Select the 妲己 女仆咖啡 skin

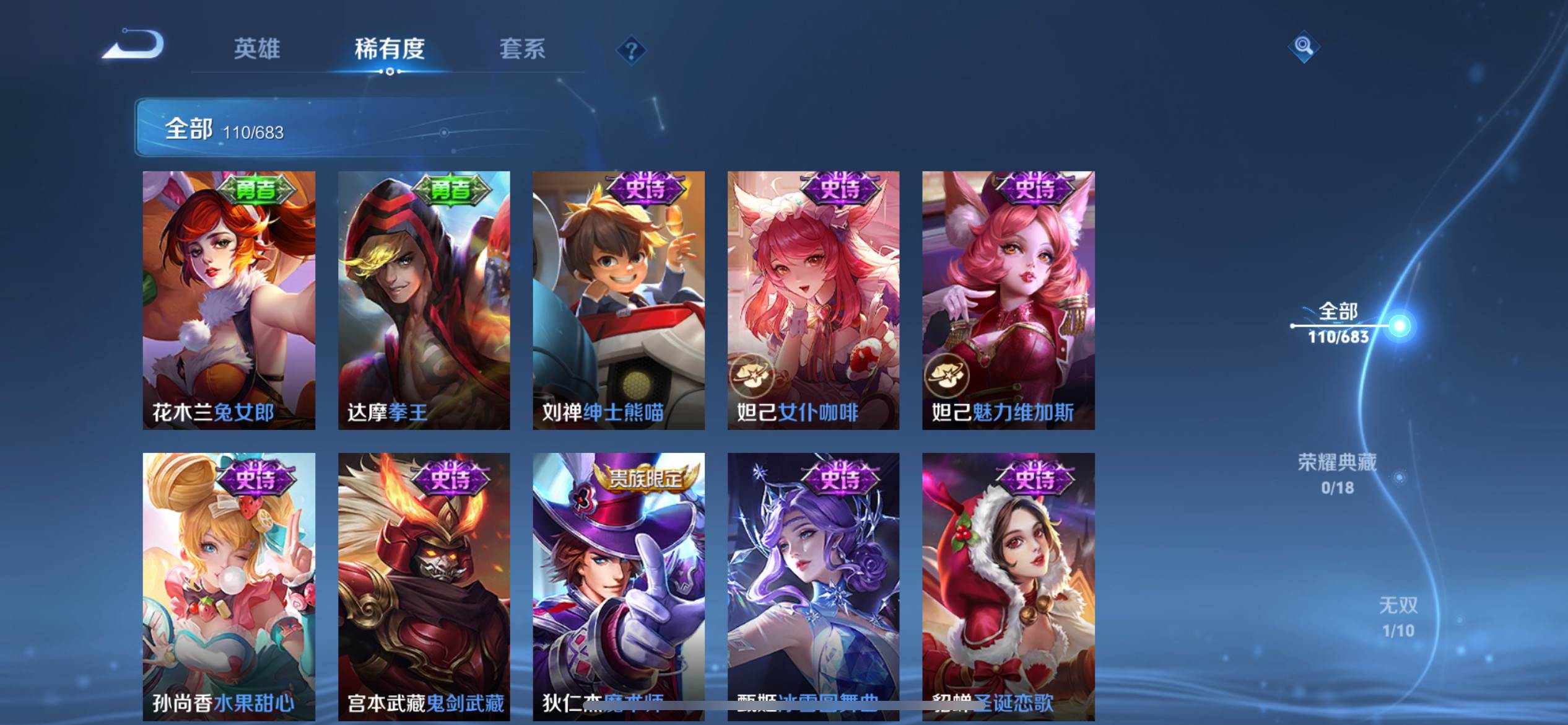coord(813,301)
